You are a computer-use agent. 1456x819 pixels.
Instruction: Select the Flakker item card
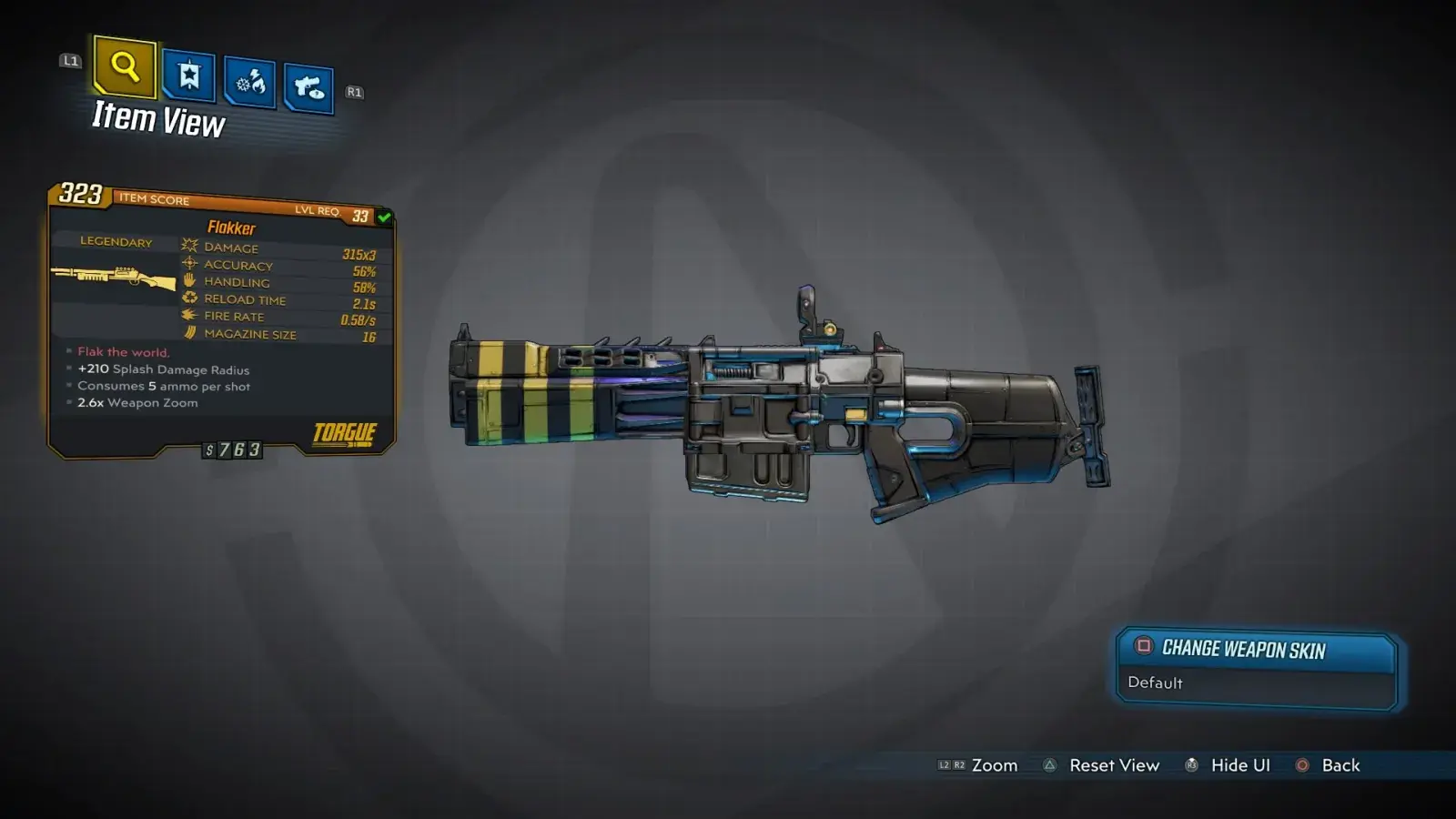(221, 323)
